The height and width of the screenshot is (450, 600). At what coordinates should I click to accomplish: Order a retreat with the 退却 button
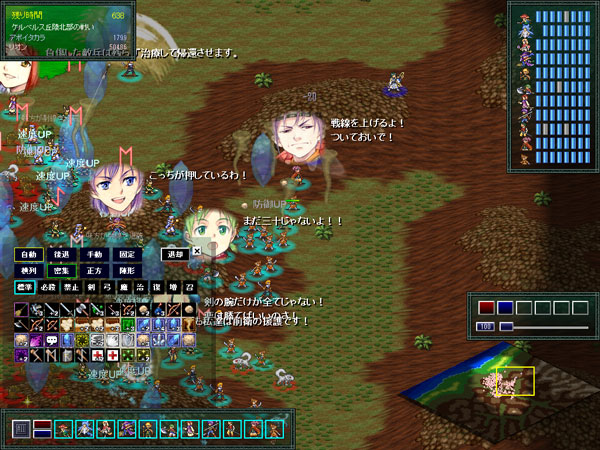coord(175,254)
